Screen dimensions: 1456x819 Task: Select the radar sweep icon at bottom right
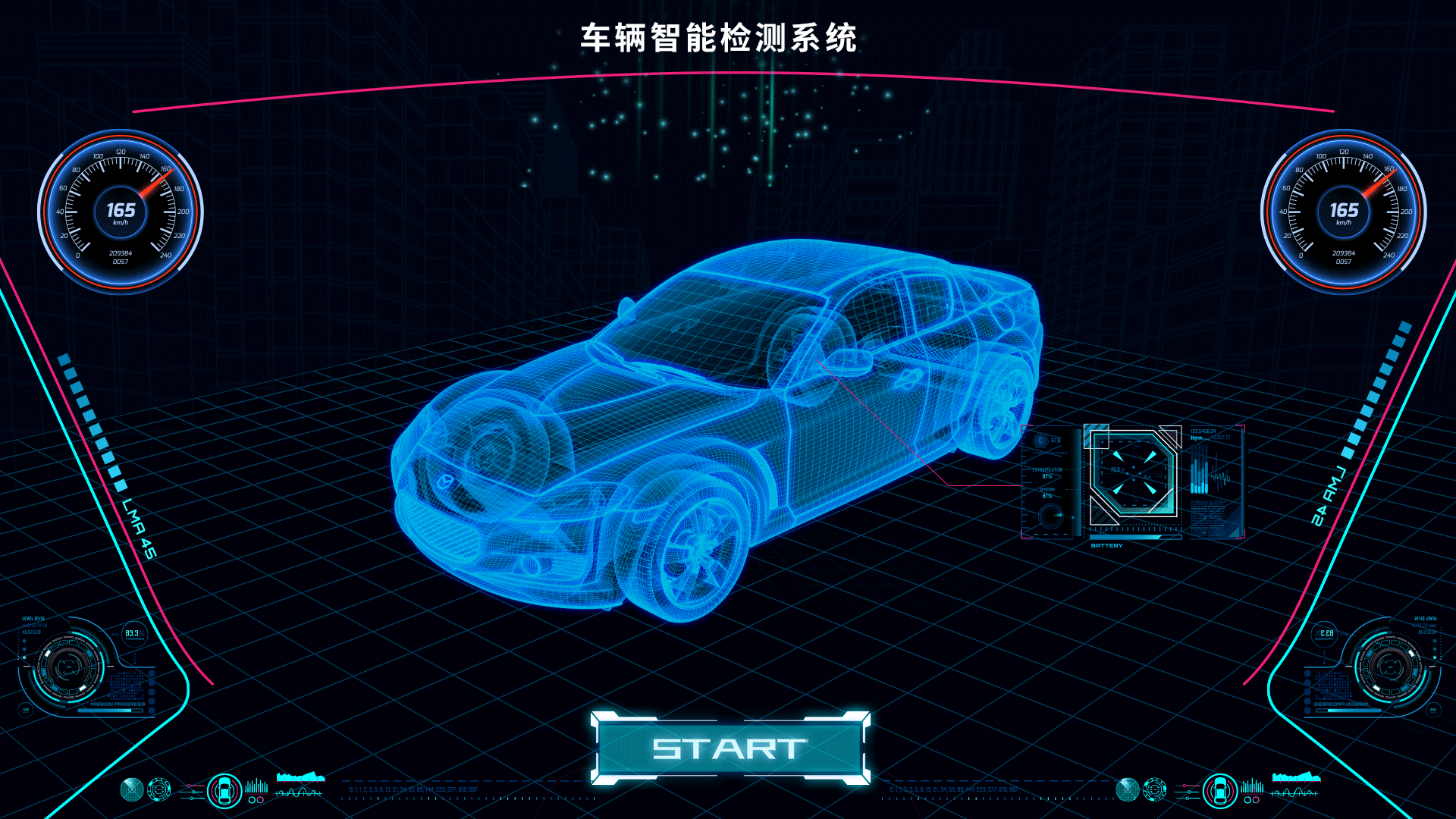click(x=1128, y=789)
